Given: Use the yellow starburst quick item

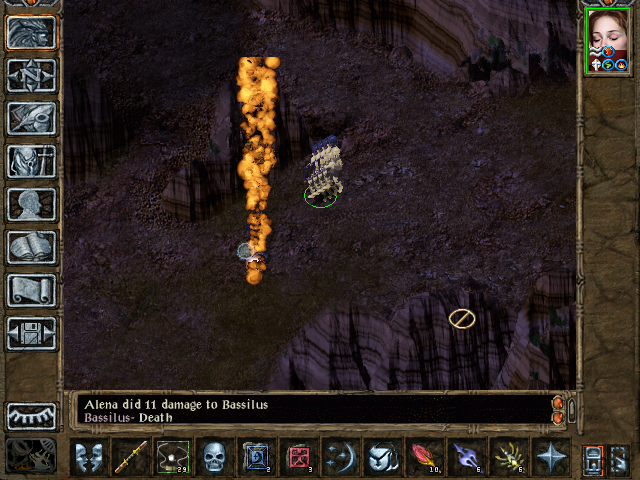Looking at the screenshot, I should [x=509, y=457].
